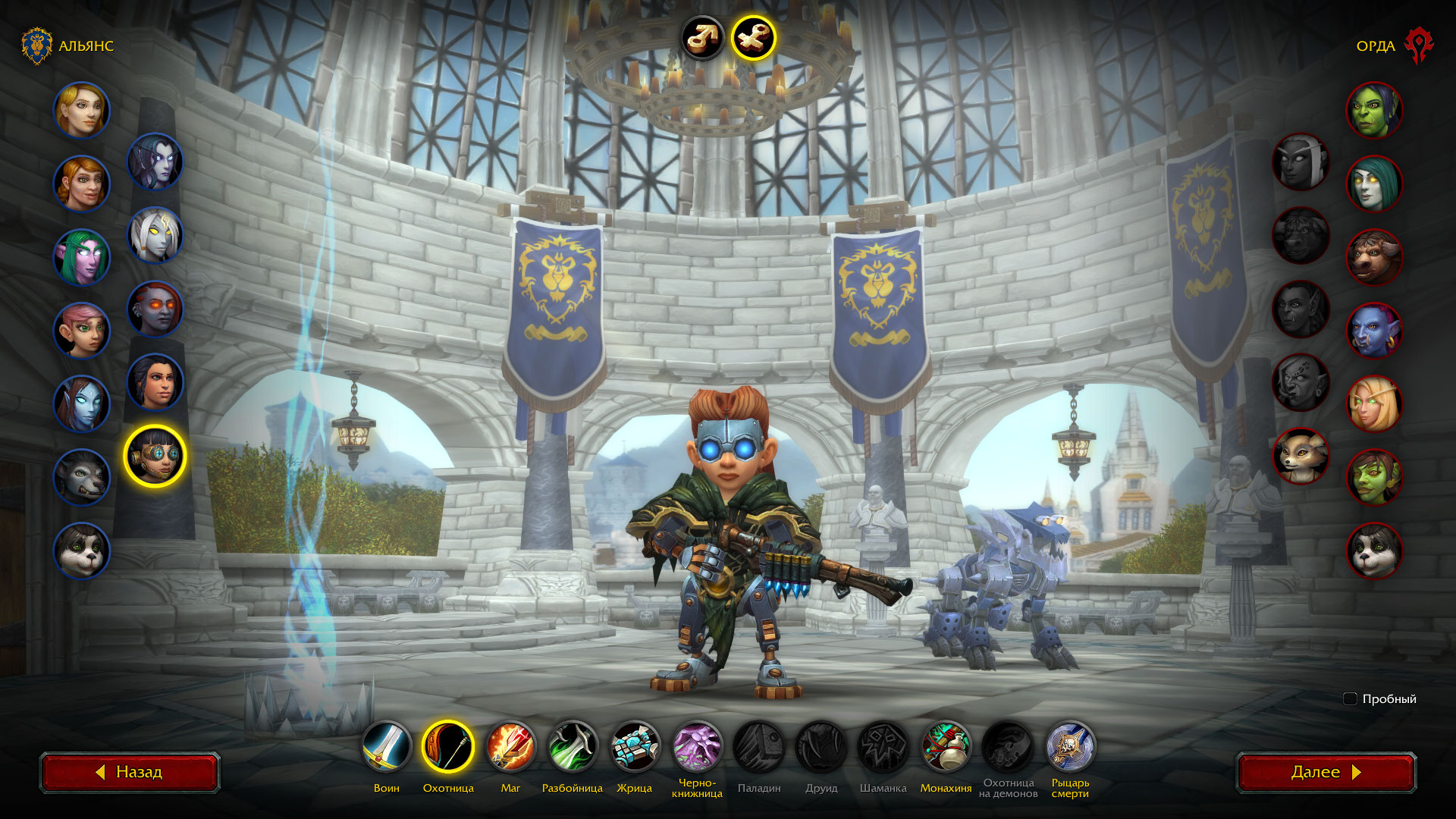
Task: Select the mechagnome race portrait
Action: 155,455
